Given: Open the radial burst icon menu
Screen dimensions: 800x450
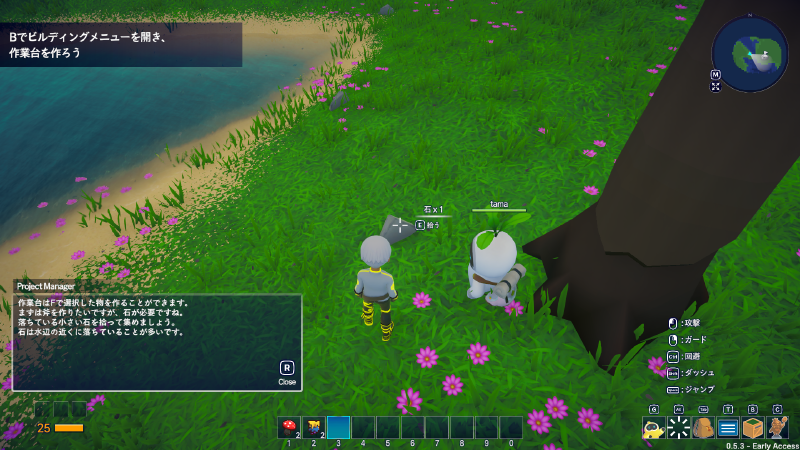Looking at the screenshot, I should pyautogui.click(x=679, y=428).
